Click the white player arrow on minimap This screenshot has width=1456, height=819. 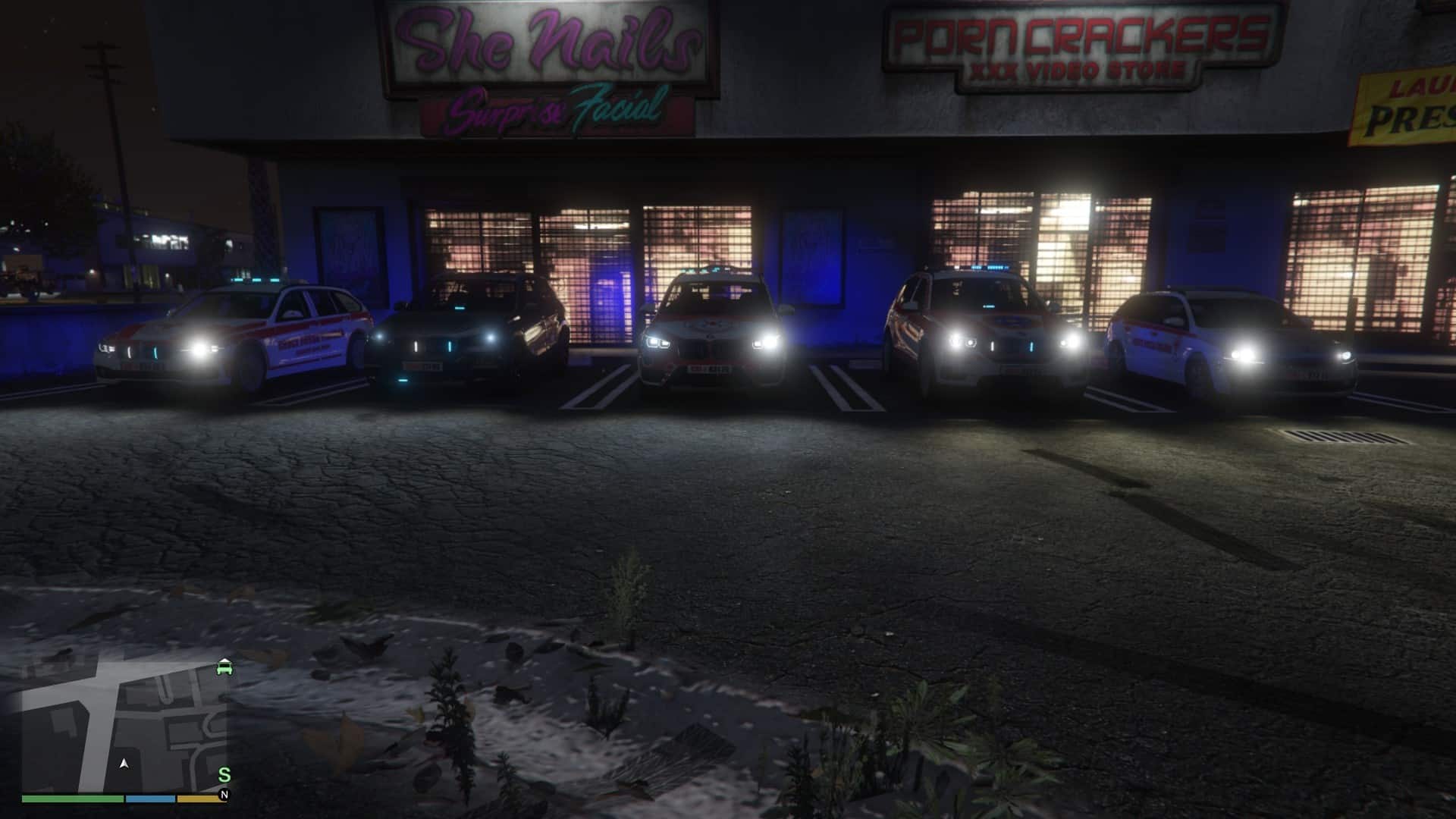pos(124,764)
